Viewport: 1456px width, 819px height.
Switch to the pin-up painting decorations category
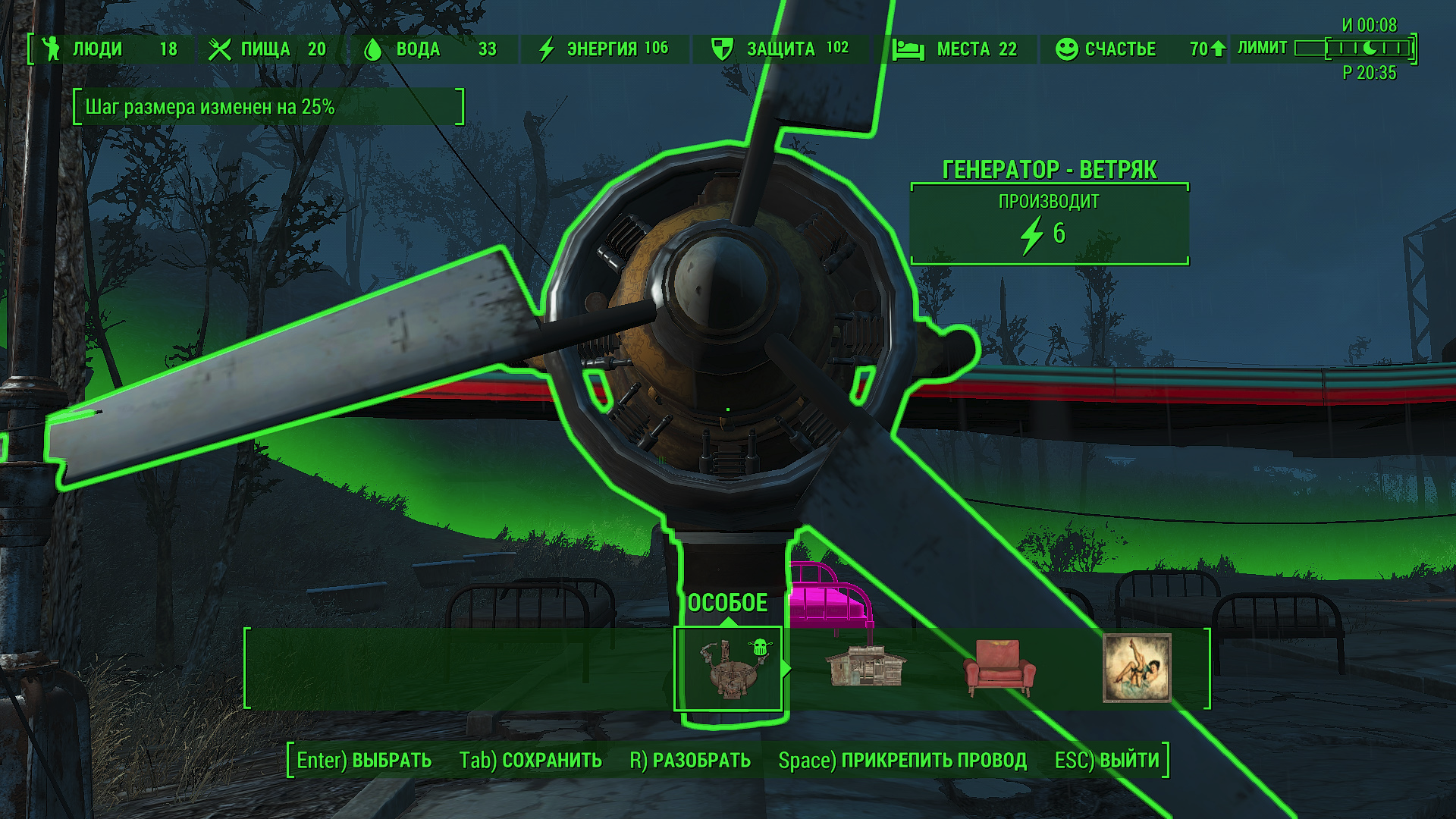coord(1136,668)
